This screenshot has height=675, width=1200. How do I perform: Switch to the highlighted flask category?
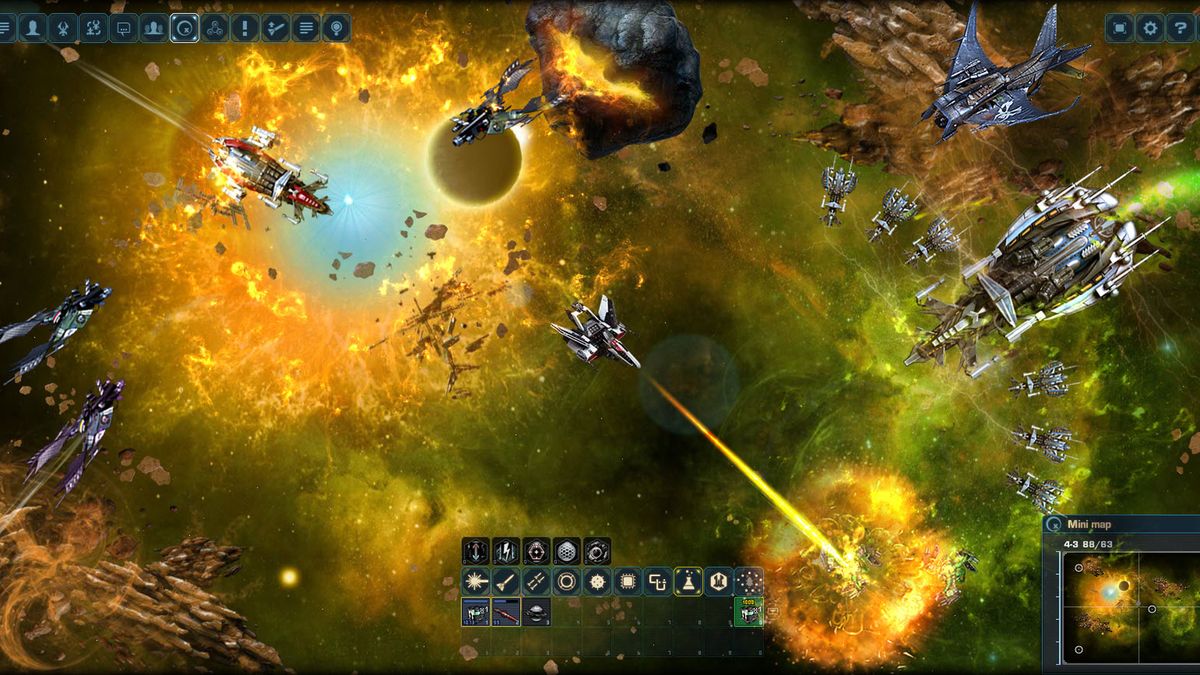(688, 581)
